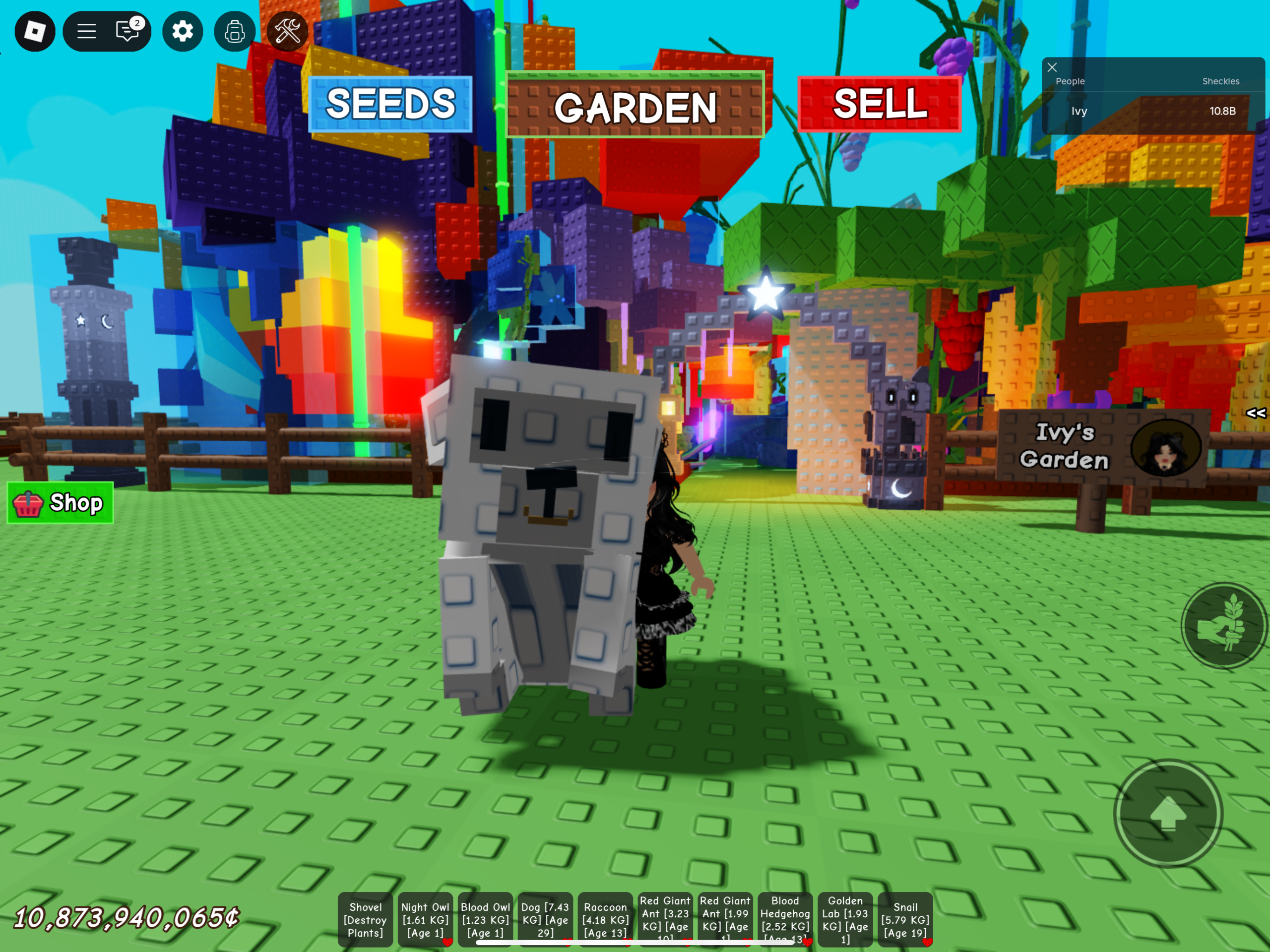Open the gear settings icon

[183, 31]
